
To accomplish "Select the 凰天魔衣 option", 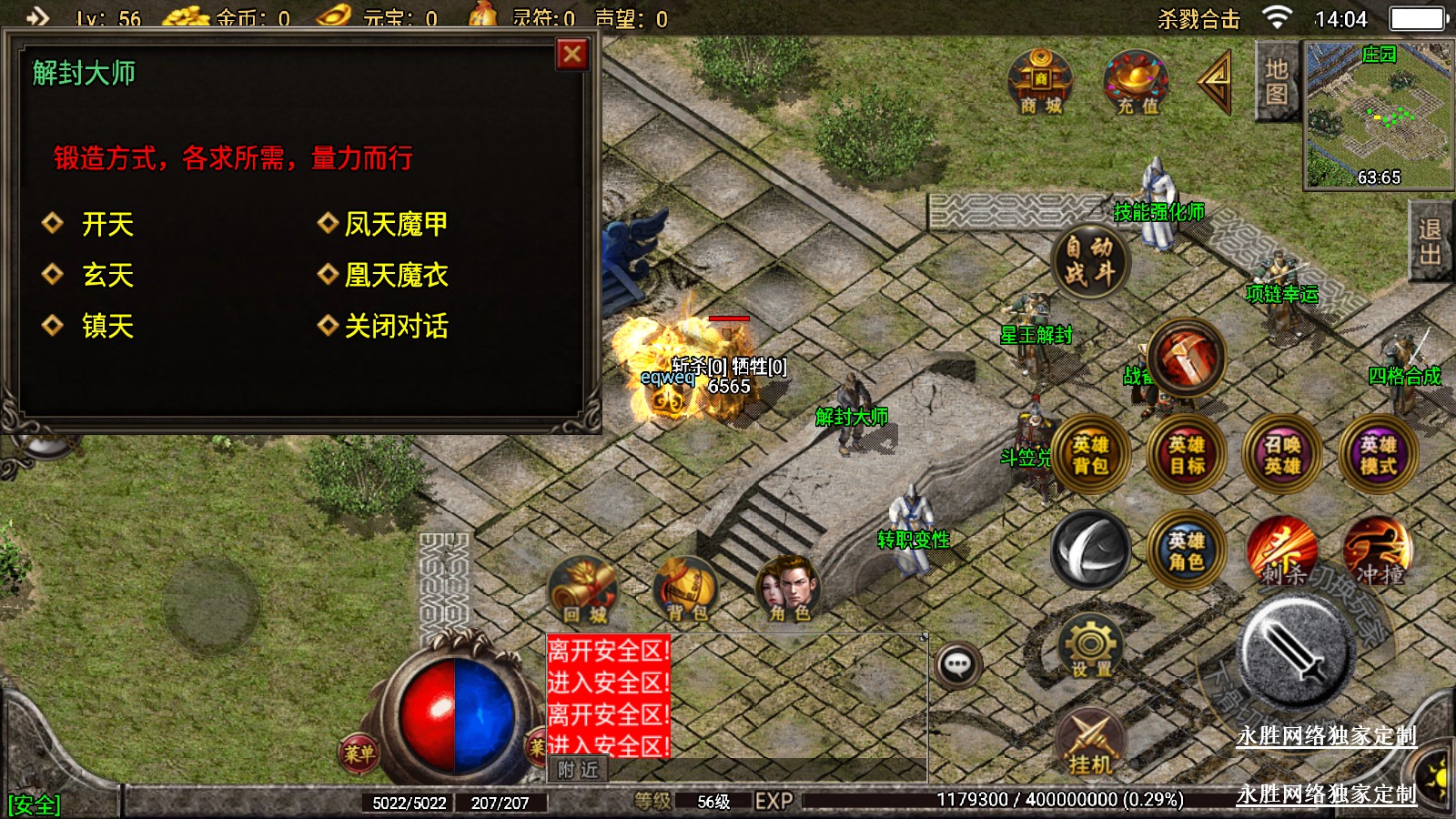I will coord(395,275).
